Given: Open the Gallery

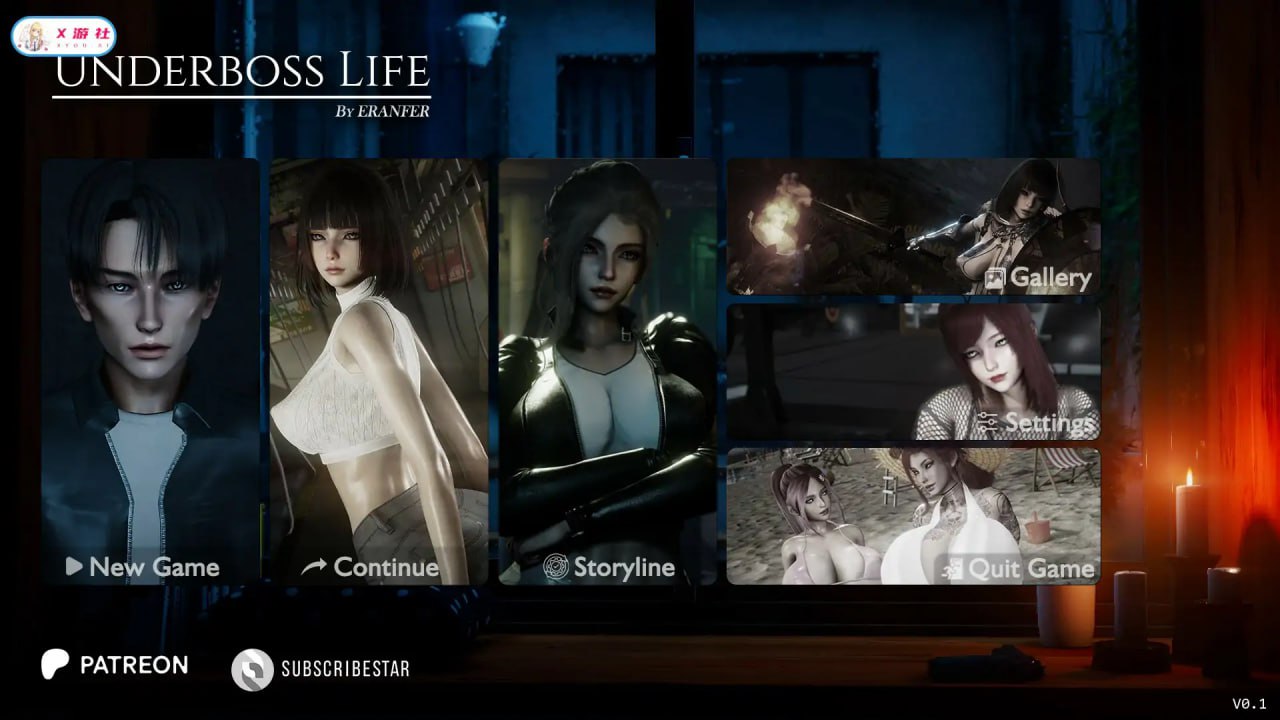Looking at the screenshot, I should (x=913, y=227).
